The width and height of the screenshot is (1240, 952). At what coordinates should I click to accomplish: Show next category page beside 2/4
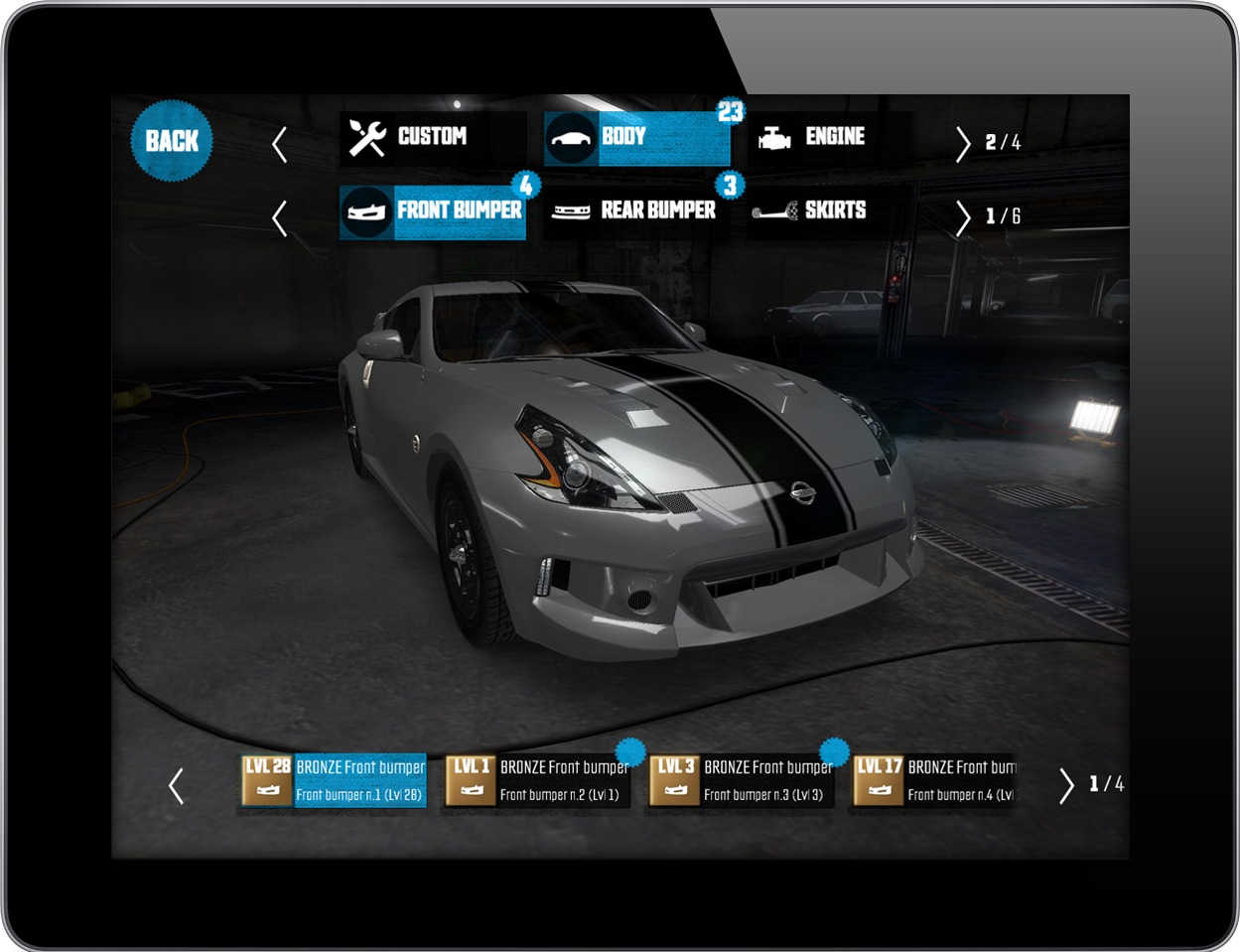pos(962,144)
